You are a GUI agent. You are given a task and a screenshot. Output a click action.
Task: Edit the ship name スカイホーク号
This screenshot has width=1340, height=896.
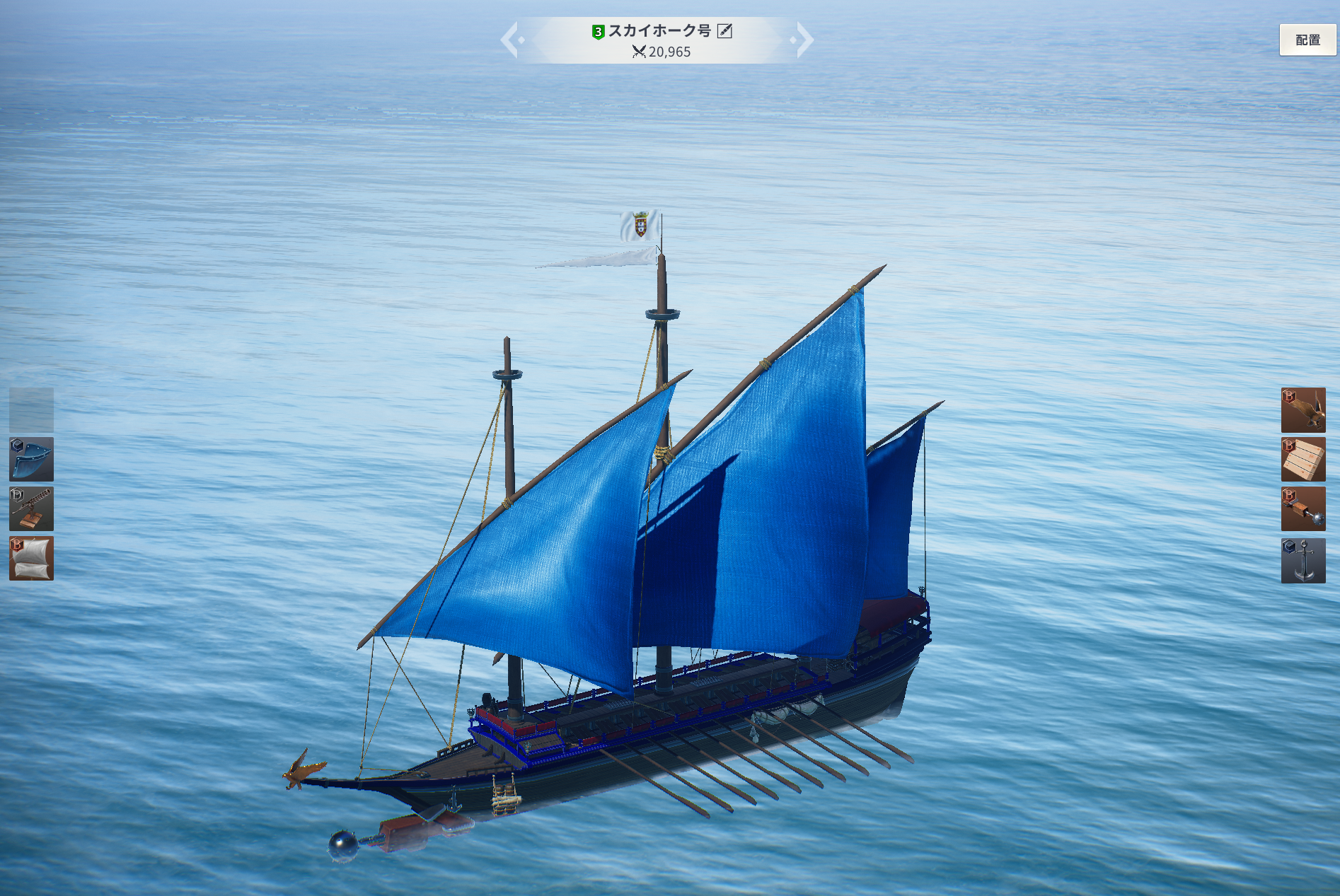[724, 31]
